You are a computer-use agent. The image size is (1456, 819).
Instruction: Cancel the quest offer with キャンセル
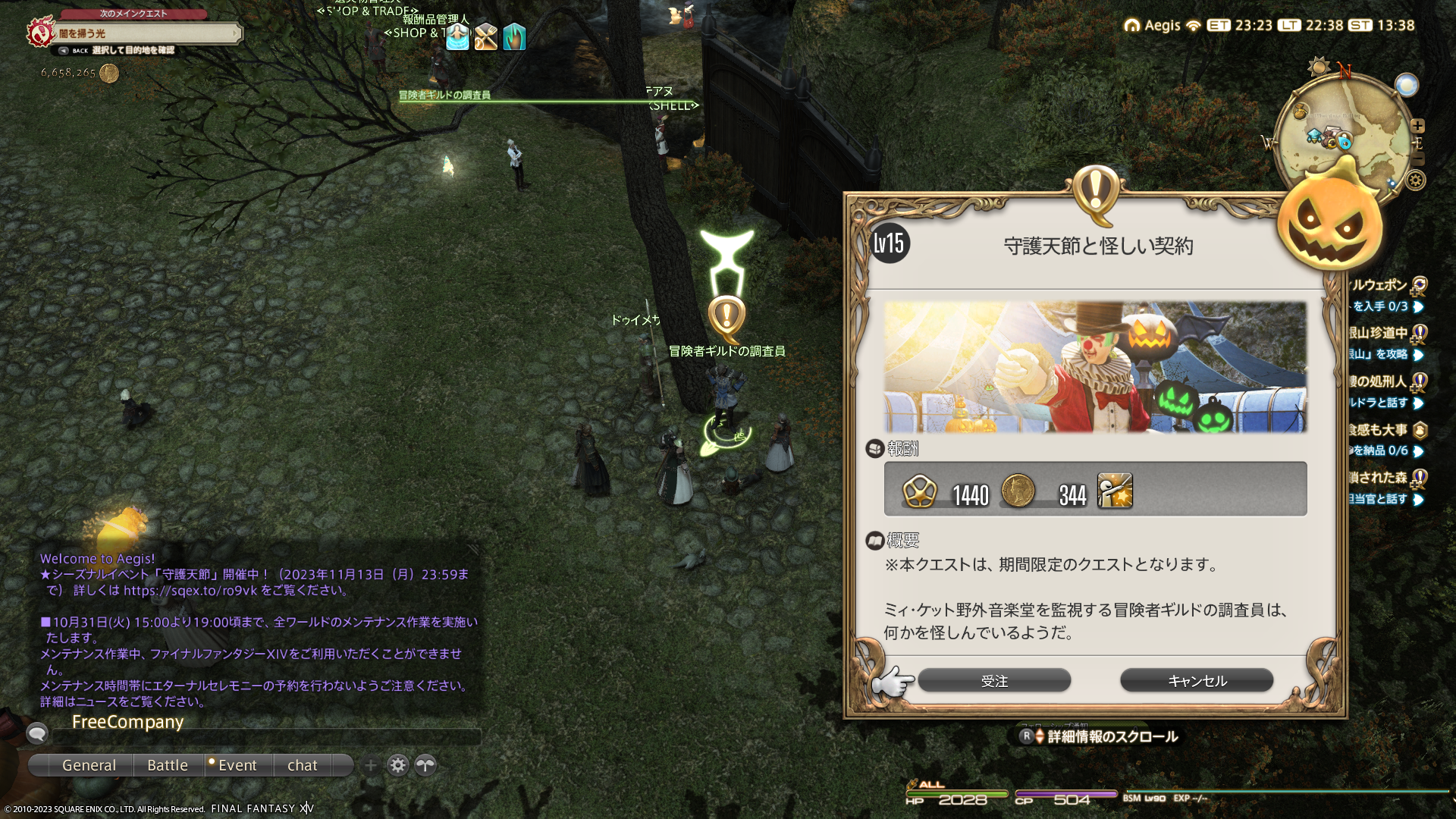(1197, 681)
